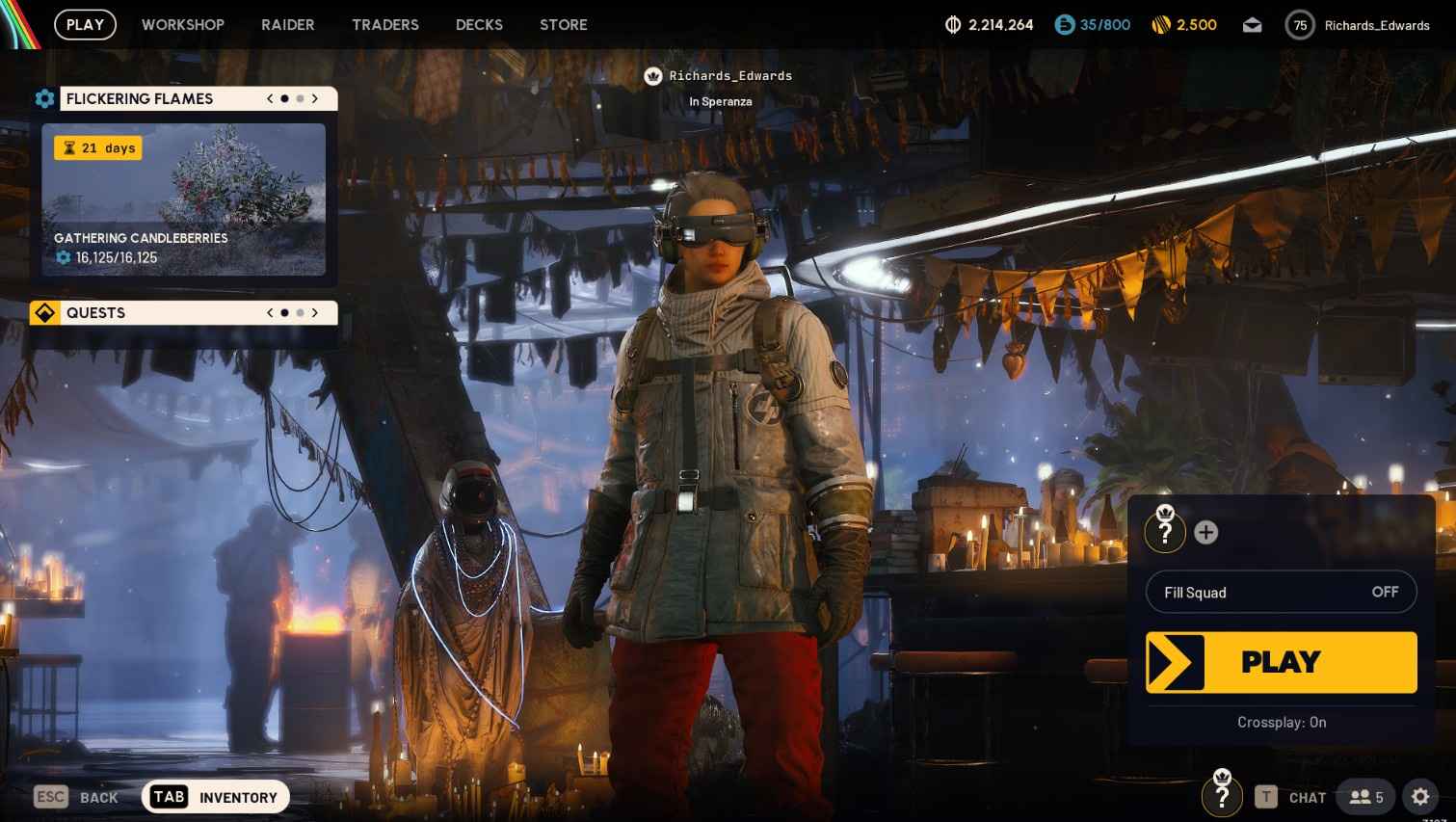
Task: Go back a page using Quests left chevron
Action: (x=270, y=312)
